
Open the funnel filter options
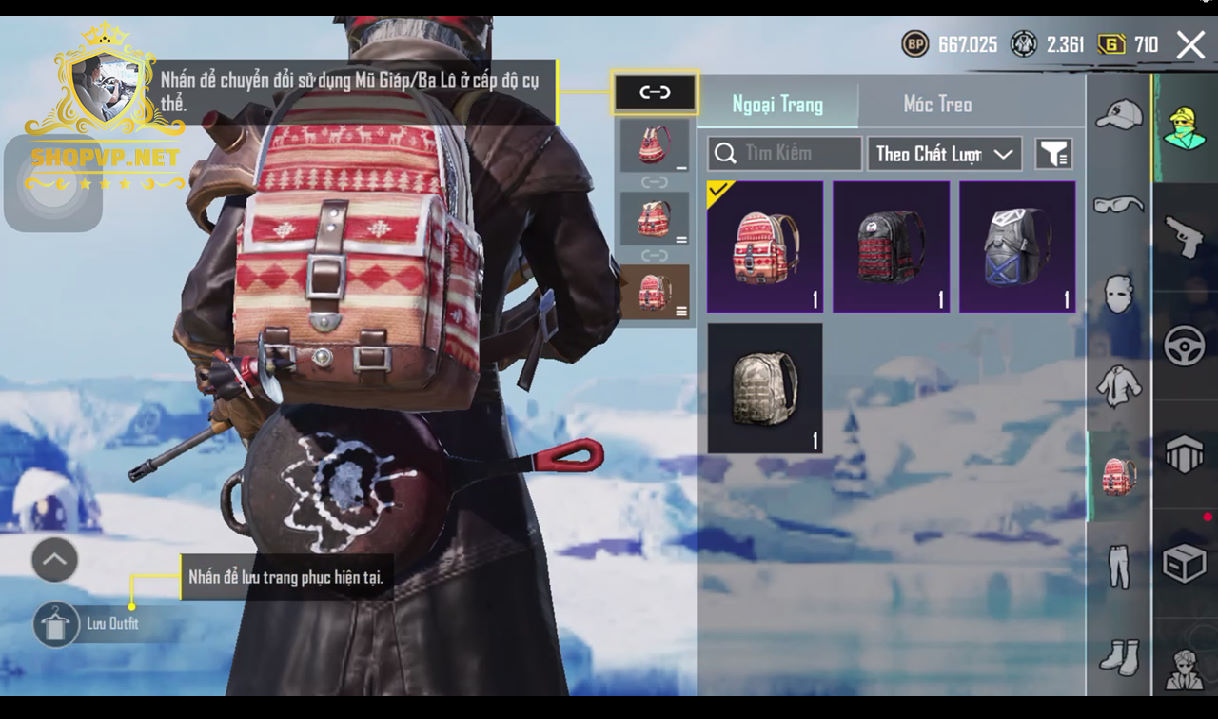(x=1053, y=154)
